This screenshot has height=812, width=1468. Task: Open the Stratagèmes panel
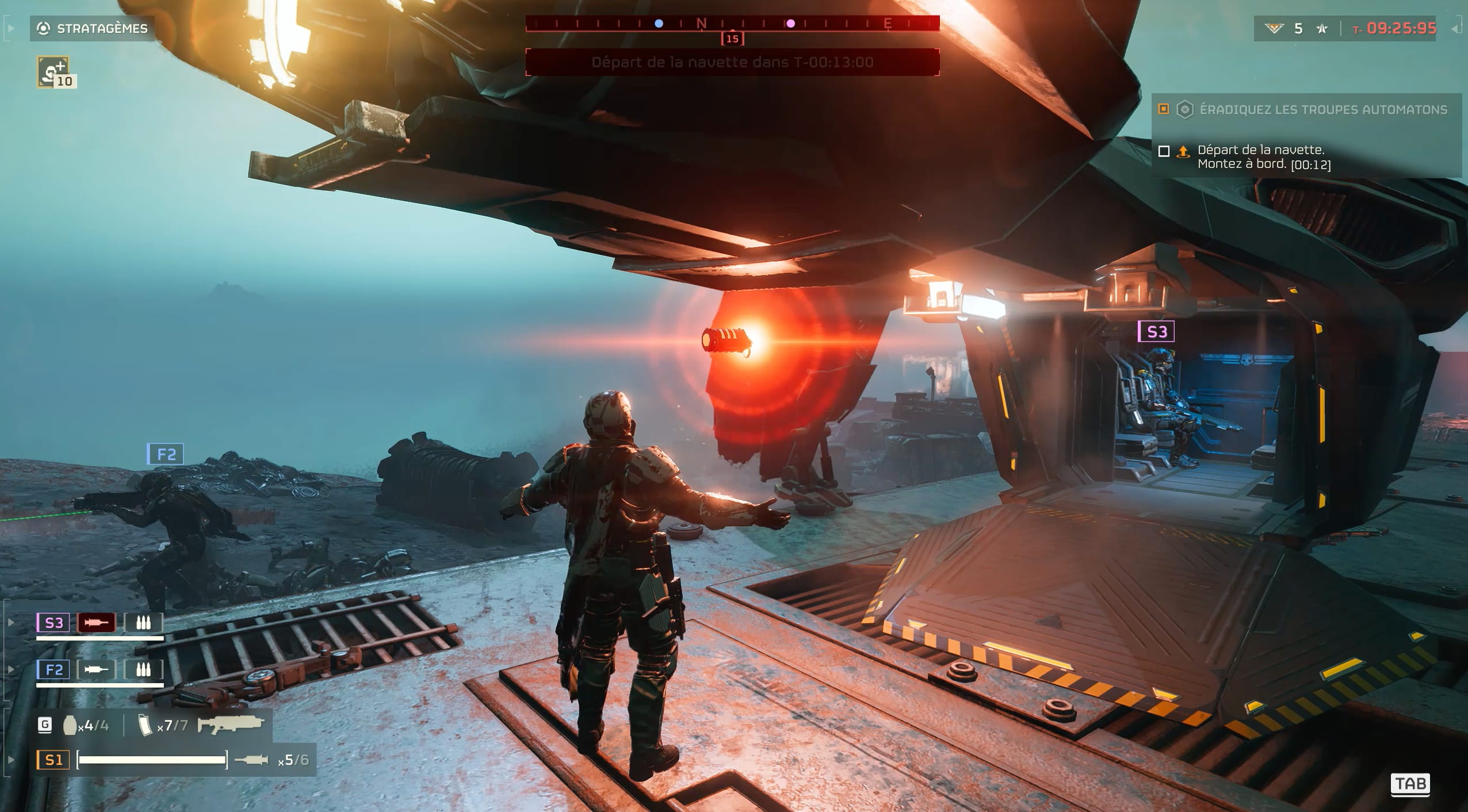pos(93,28)
